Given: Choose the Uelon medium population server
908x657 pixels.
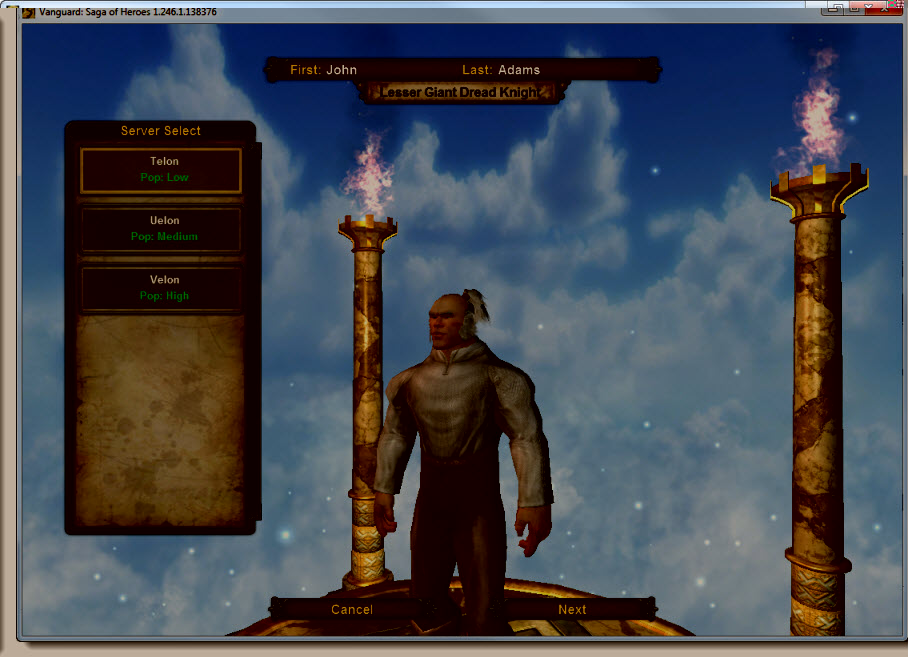Looking at the screenshot, I should tap(160, 229).
